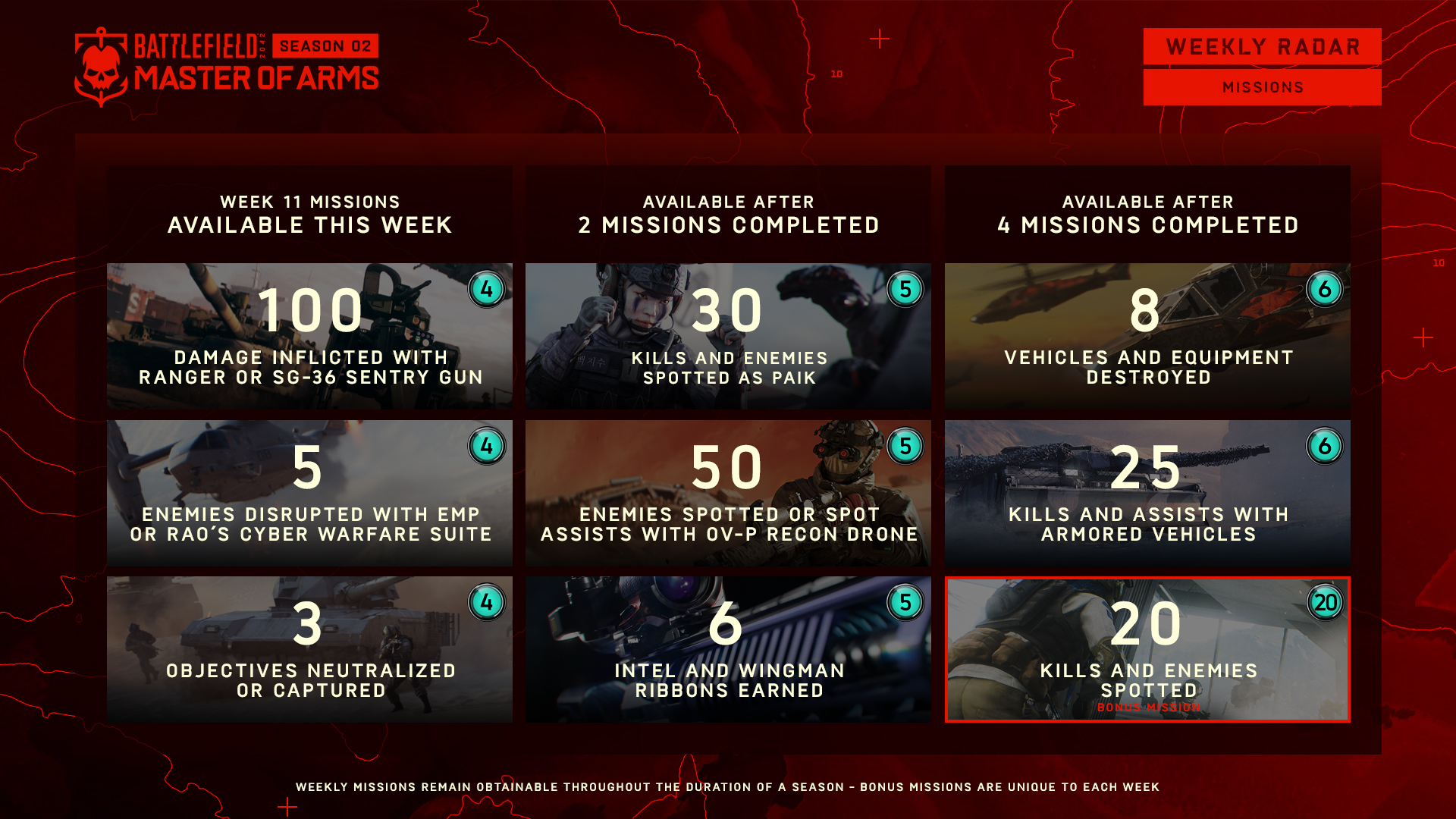Choose the armored vehicles kills and assists mission
Screen dimensions: 1456x819
click(x=1147, y=493)
